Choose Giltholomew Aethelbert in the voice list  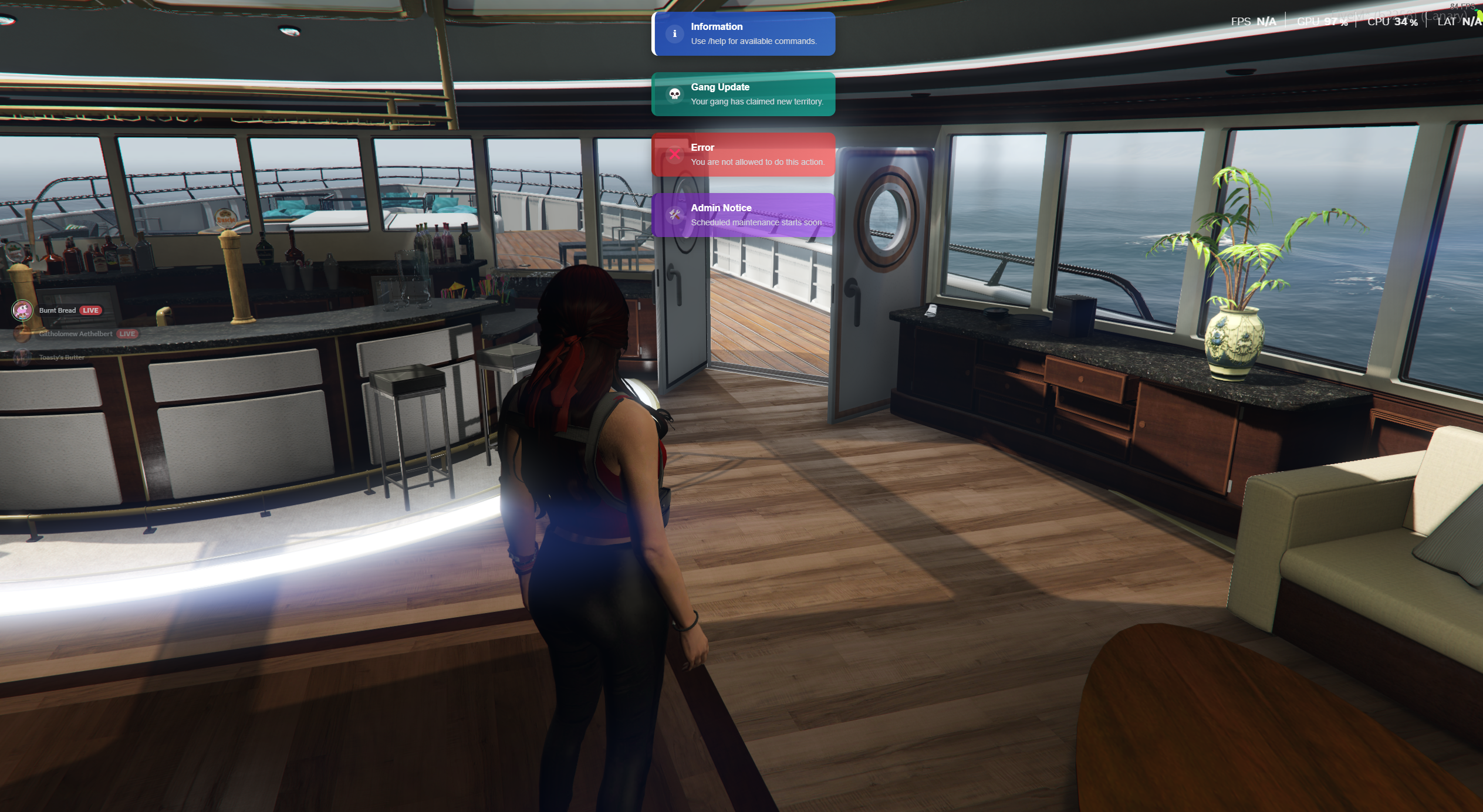coord(75,334)
